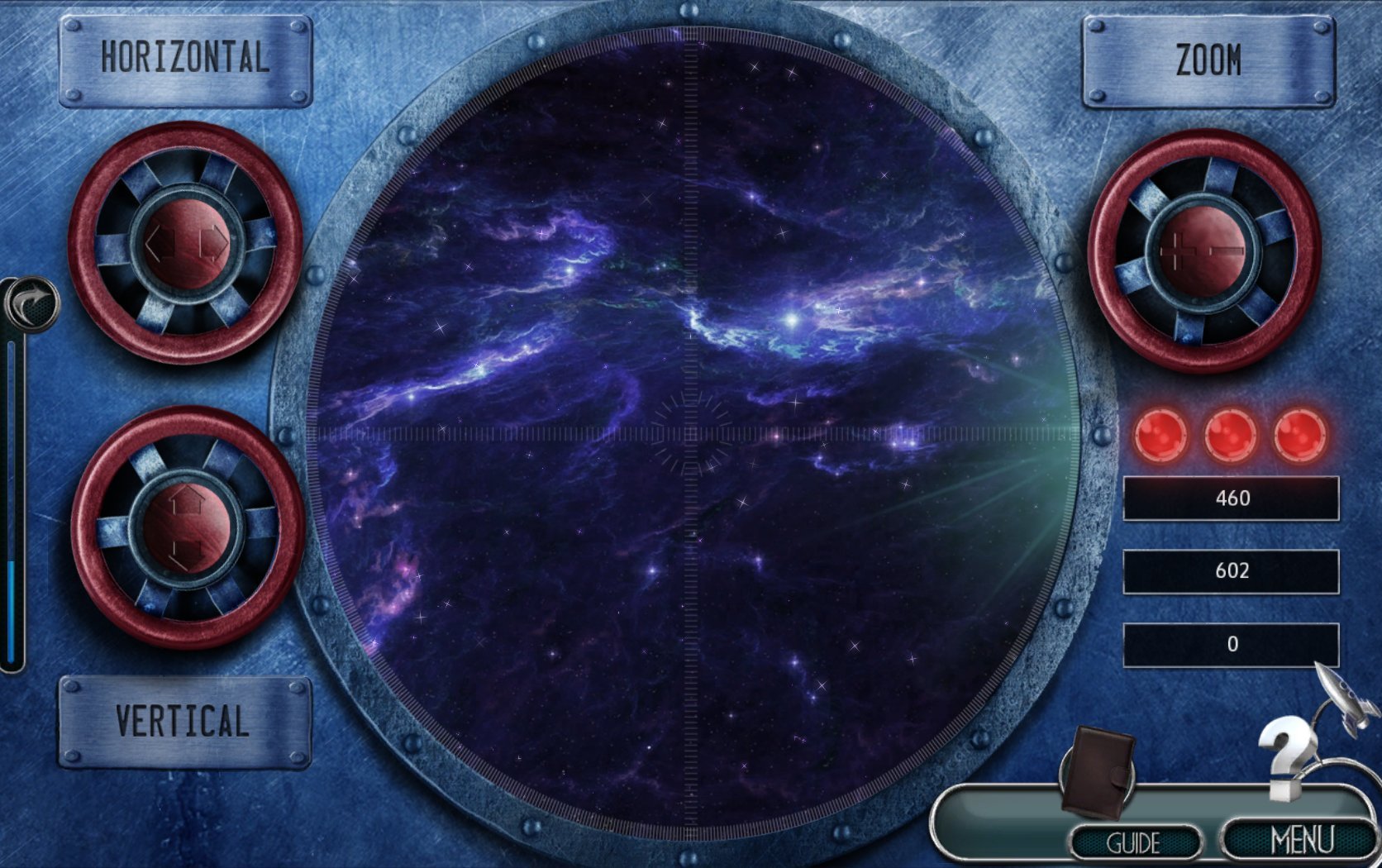Decrease zoom with the minus symbol
The width and height of the screenshot is (1382, 868).
1228,249
